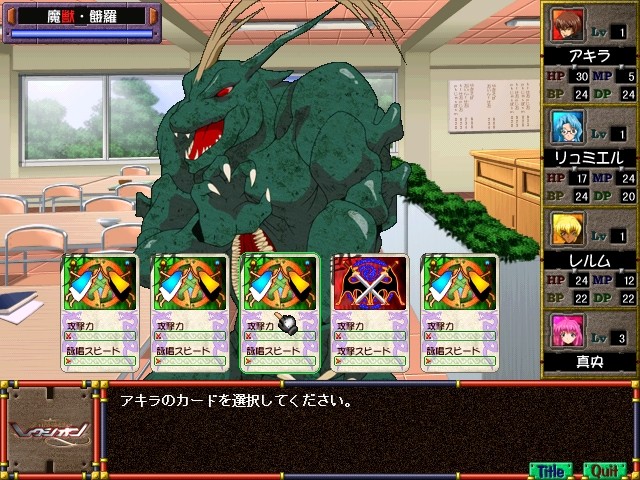Screen dimensions: 640x480
Task: Quit the game with the Quit button
Action: [x=603, y=468]
